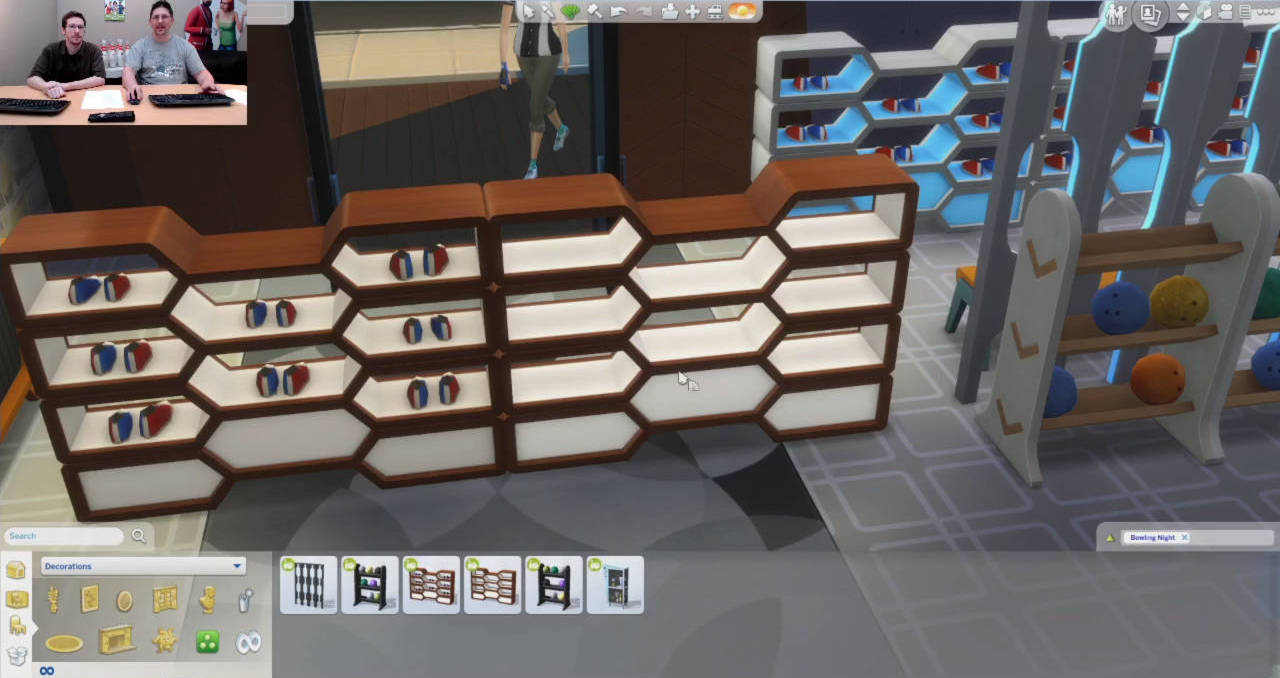
Task: Switch to the chair objects-by-function tab
Action: click(17, 626)
